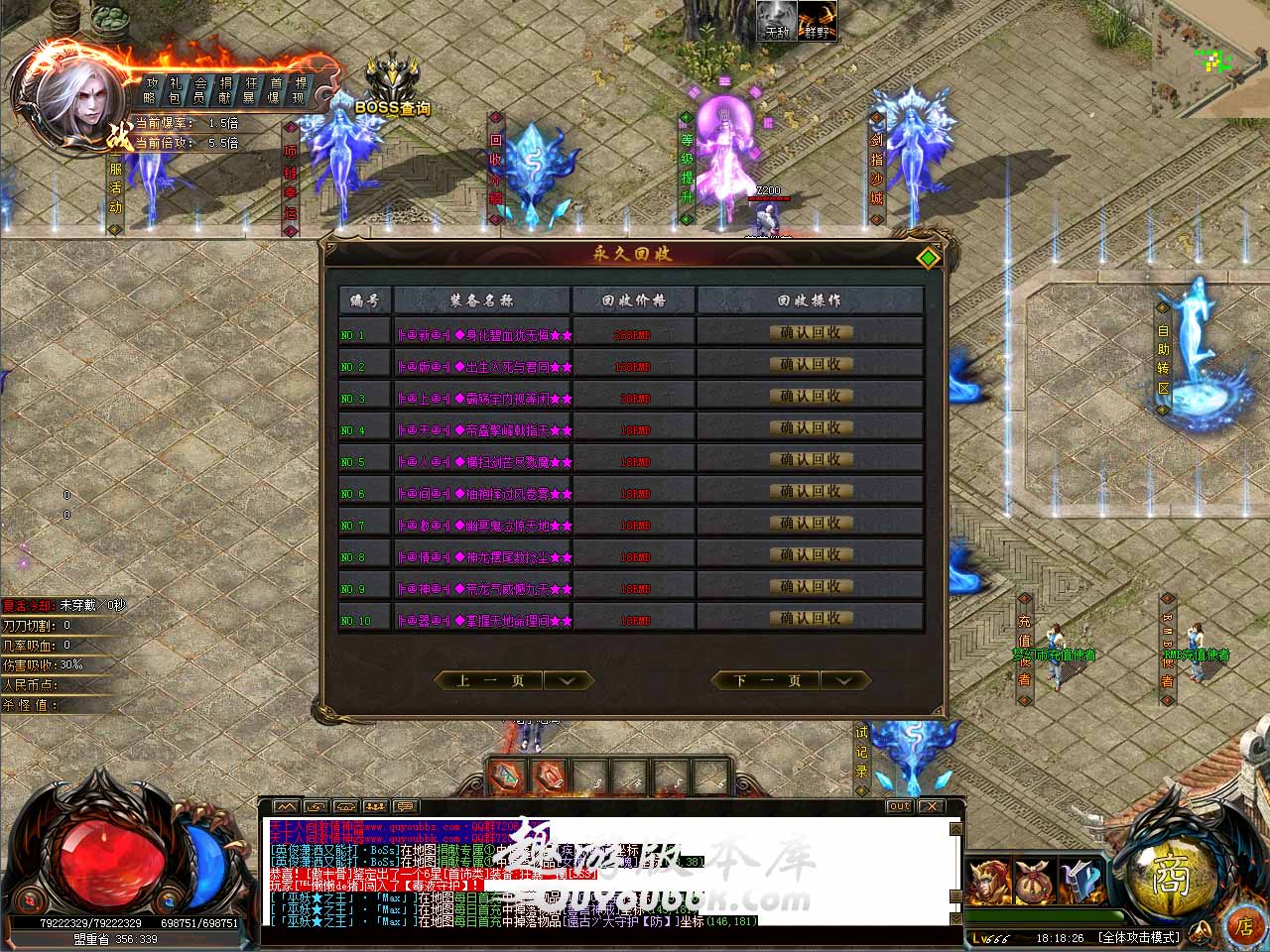
Task: Open the 提现 withdraw menu
Action: point(299,90)
